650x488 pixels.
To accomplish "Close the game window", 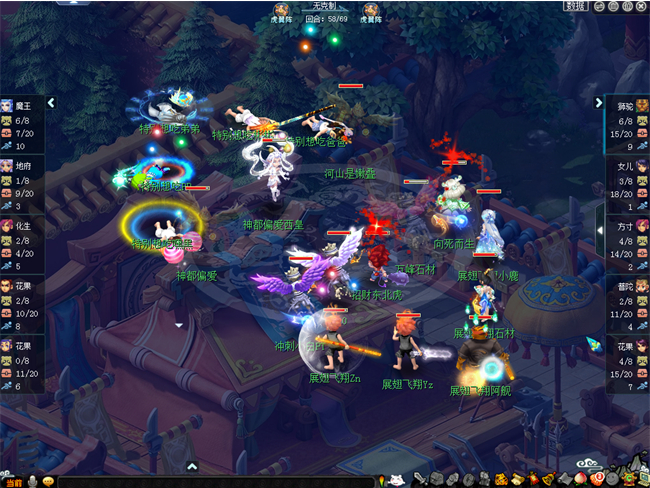I will pos(641,6).
